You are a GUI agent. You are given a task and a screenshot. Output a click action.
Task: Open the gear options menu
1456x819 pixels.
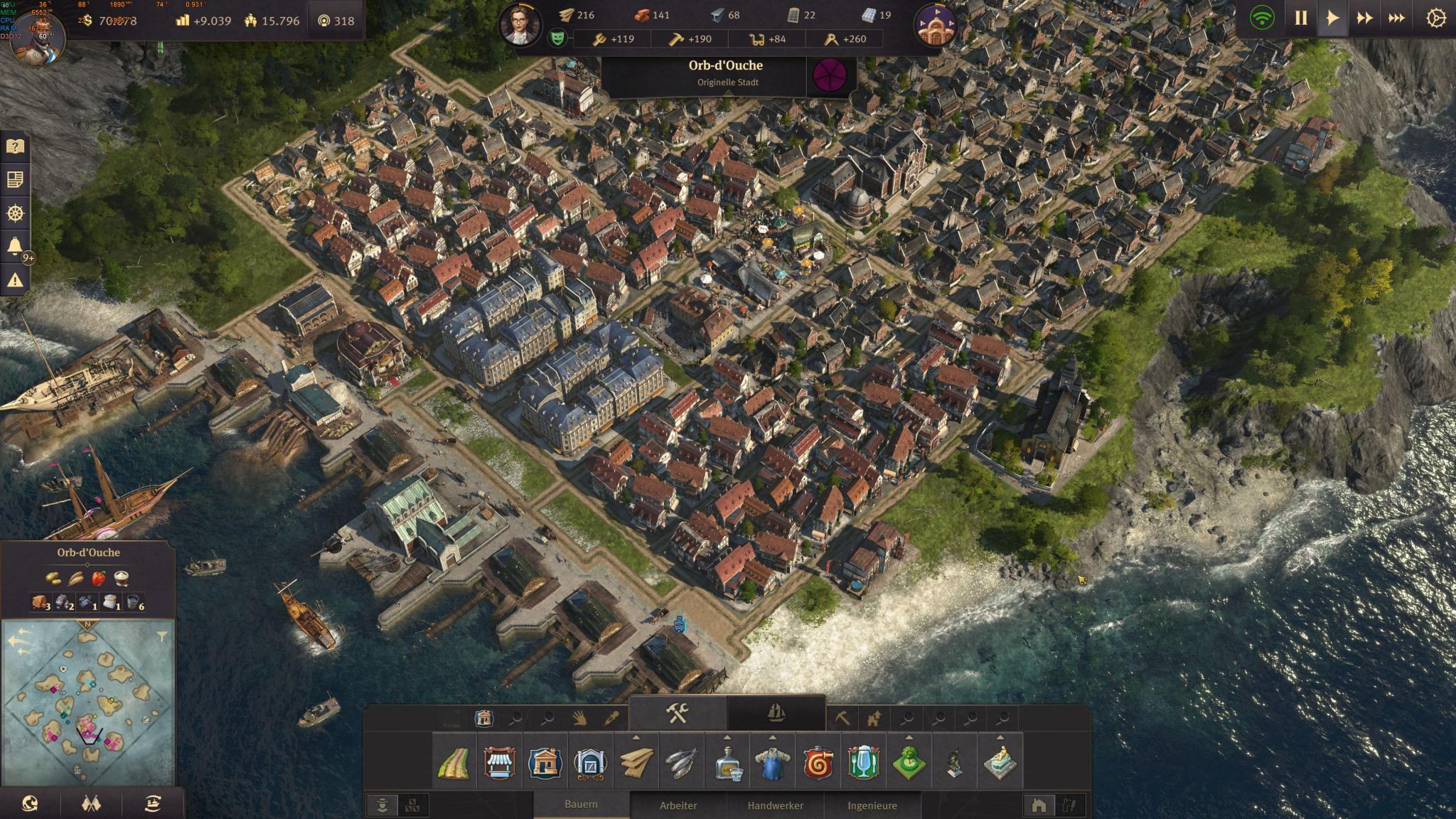pos(1435,18)
